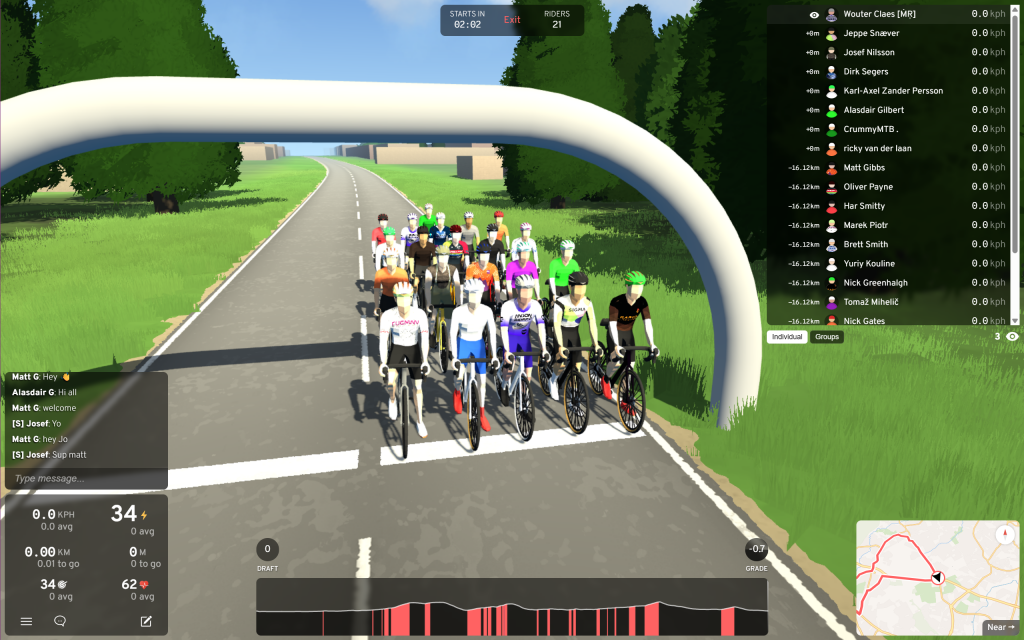
Task: Switch rider list to Groups view
Action: (x=827, y=337)
